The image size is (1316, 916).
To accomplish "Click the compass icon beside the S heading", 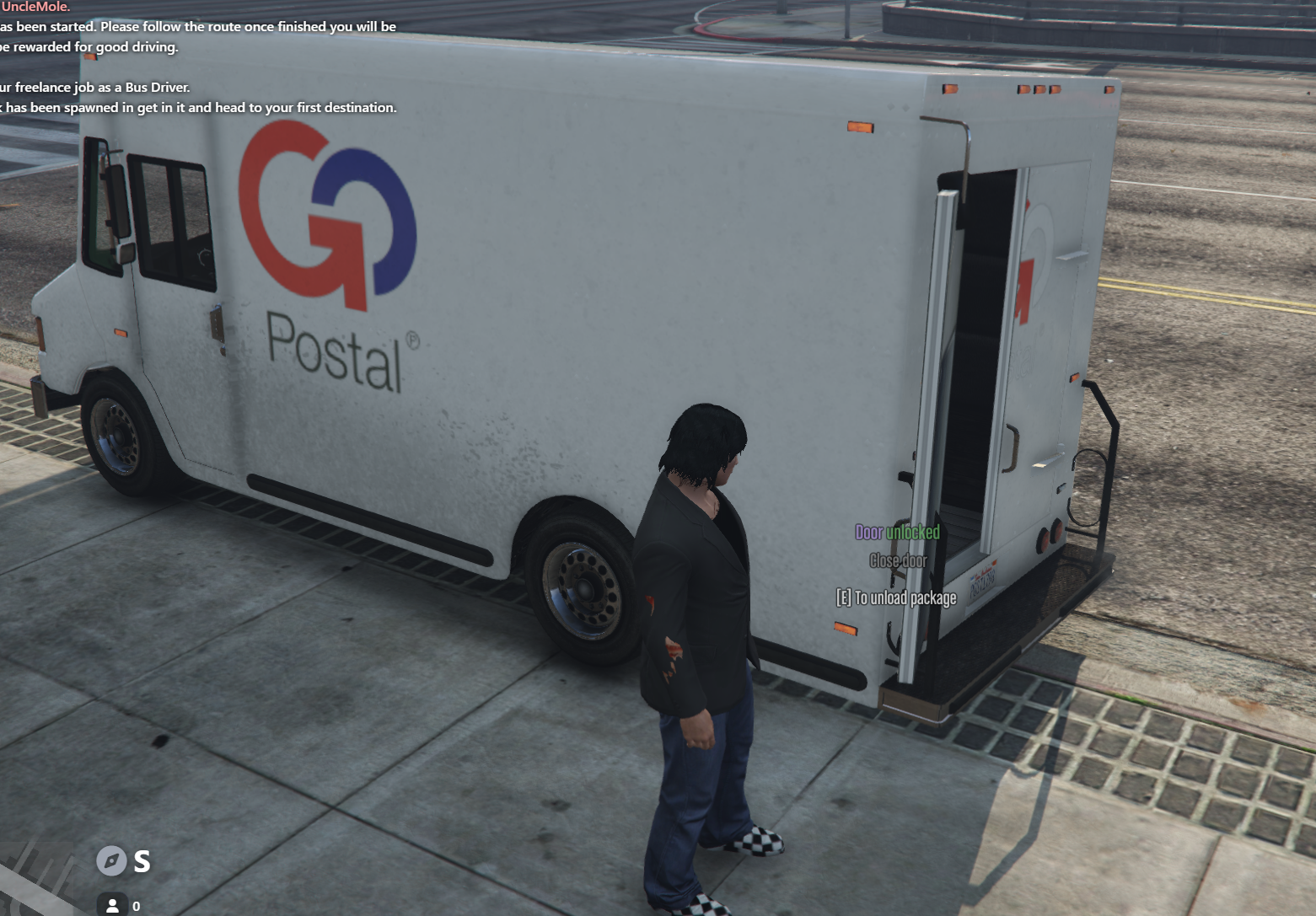I will point(111,860).
